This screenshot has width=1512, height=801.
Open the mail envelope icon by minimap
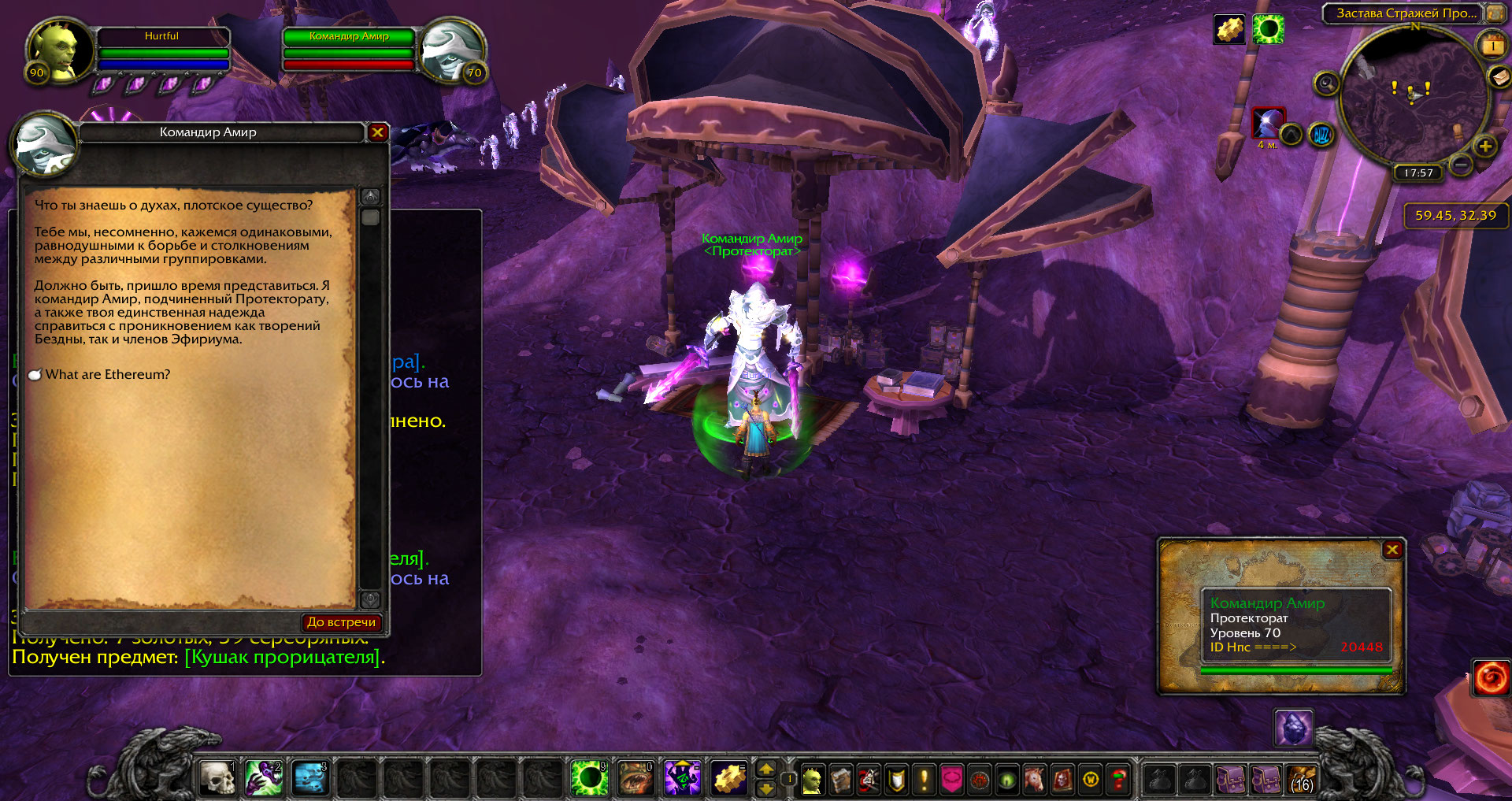1499,77
